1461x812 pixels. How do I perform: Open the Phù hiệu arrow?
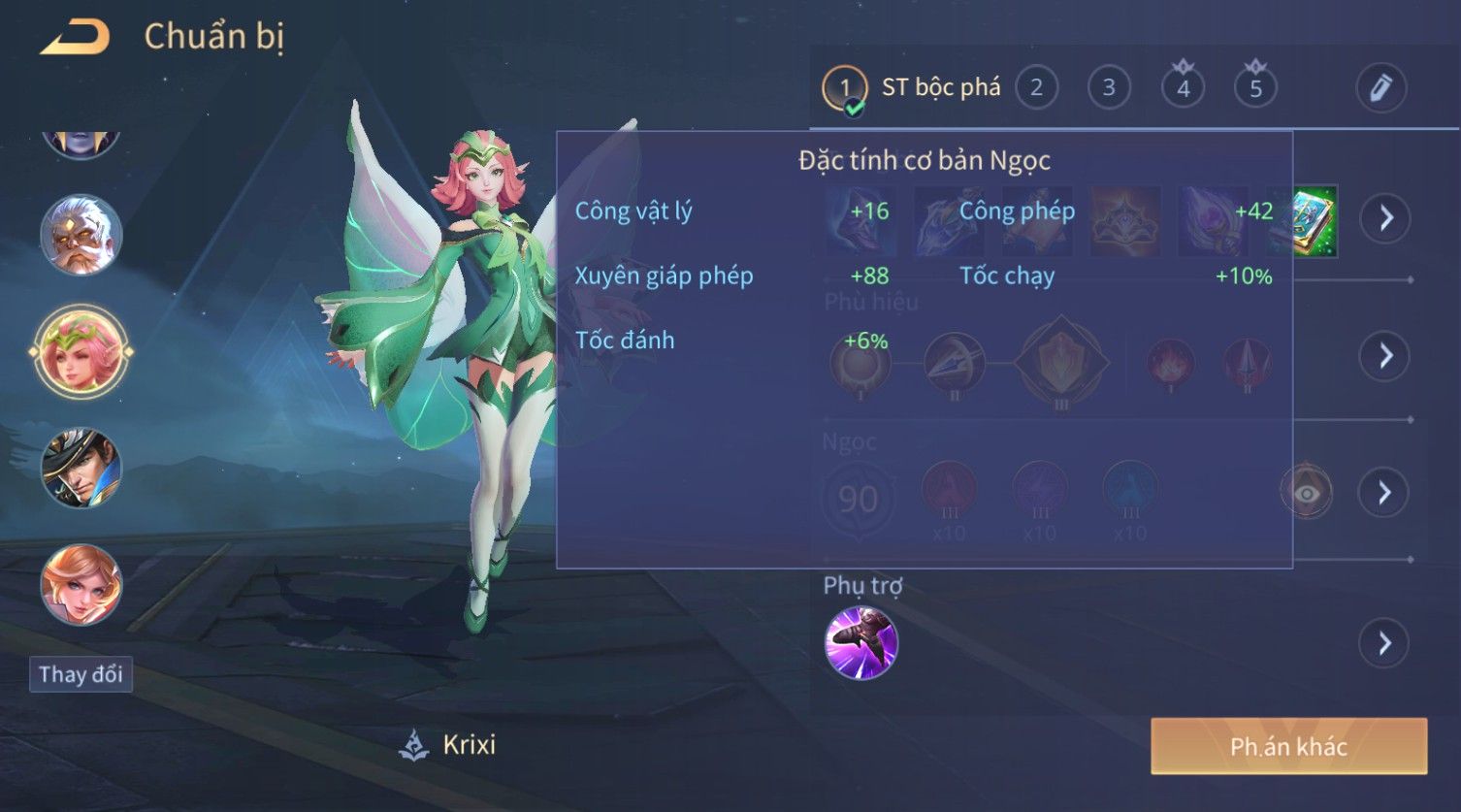pyautogui.click(x=1384, y=356)
